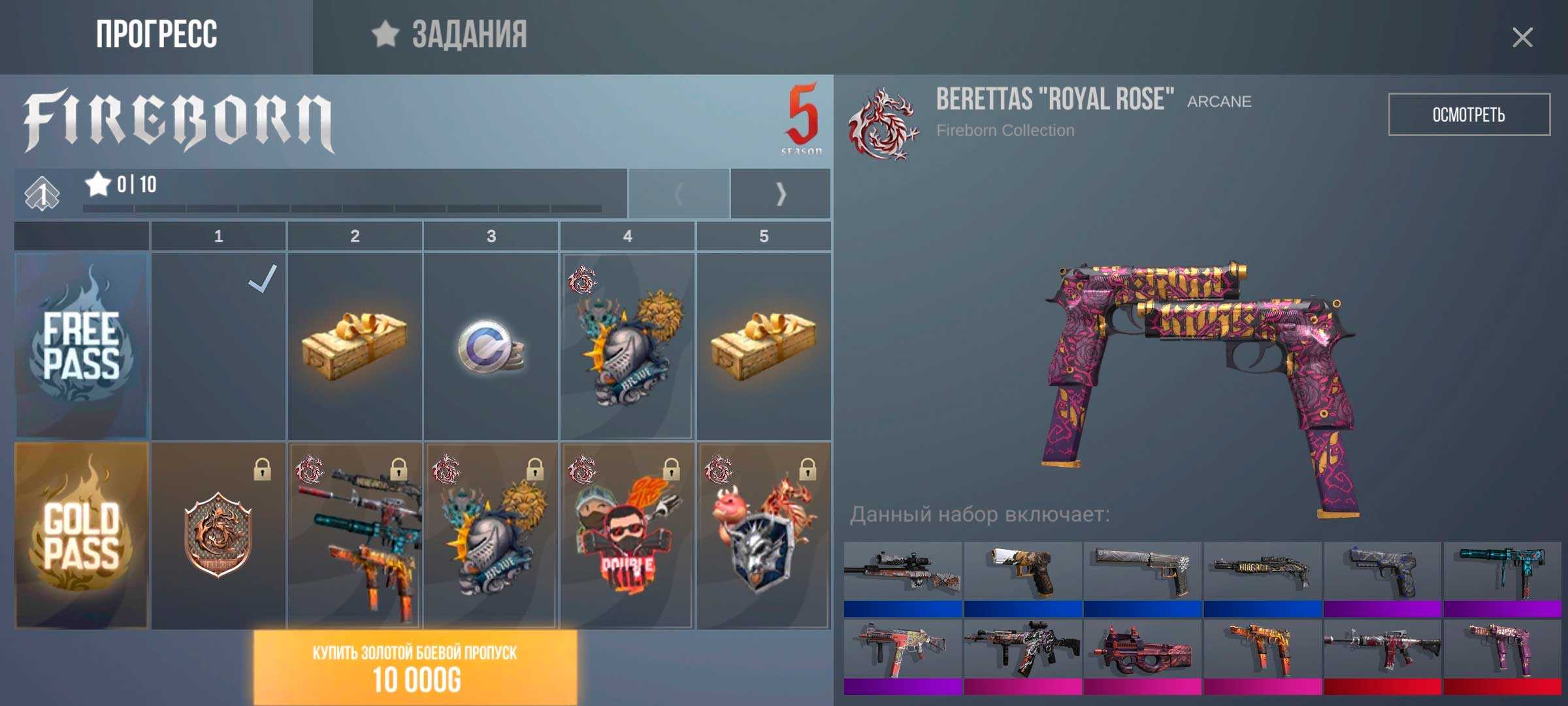
Task: Open the Прогресс tab
Action: point(156,35)
